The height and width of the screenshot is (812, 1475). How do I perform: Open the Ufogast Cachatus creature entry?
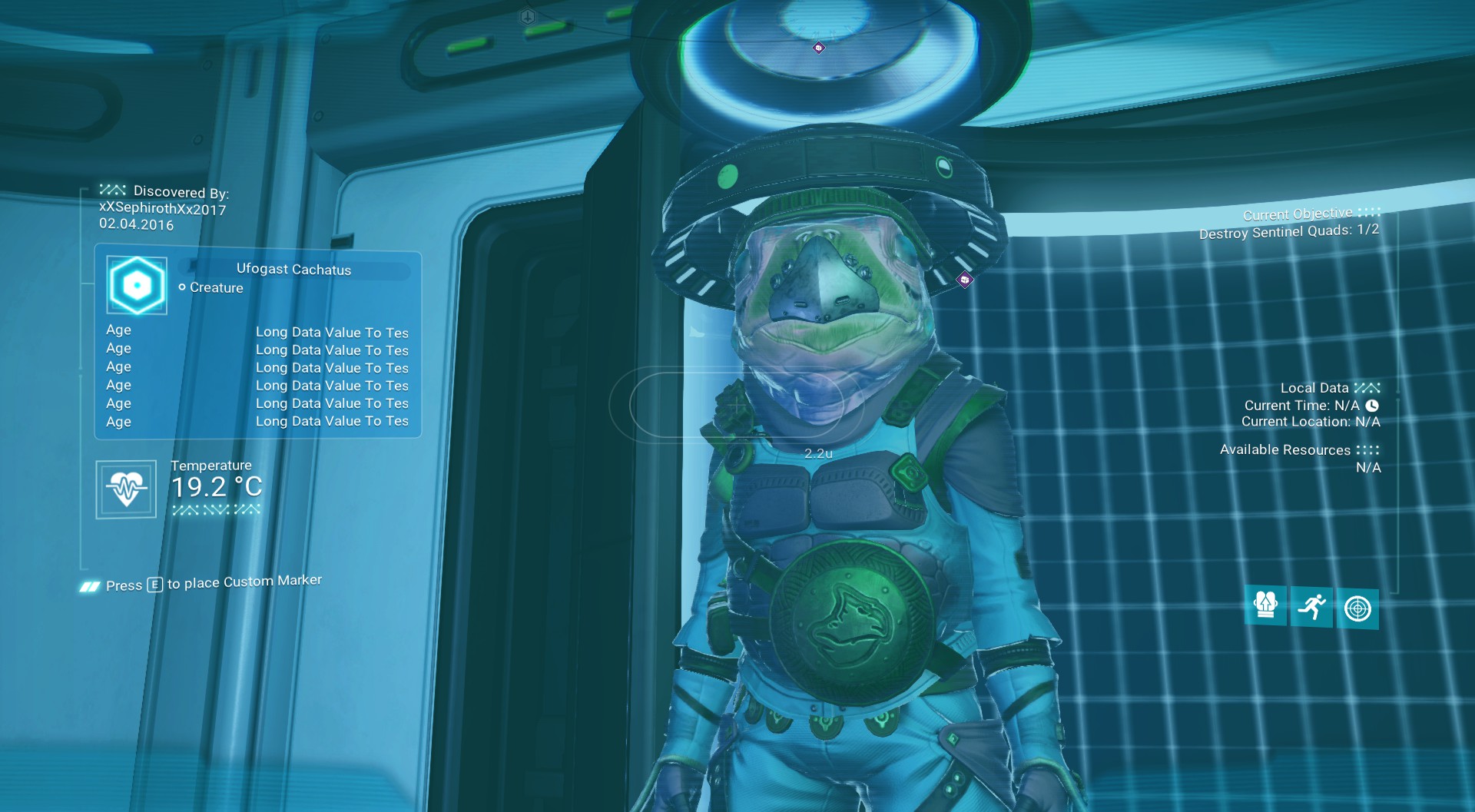click(x=293, y=270)
